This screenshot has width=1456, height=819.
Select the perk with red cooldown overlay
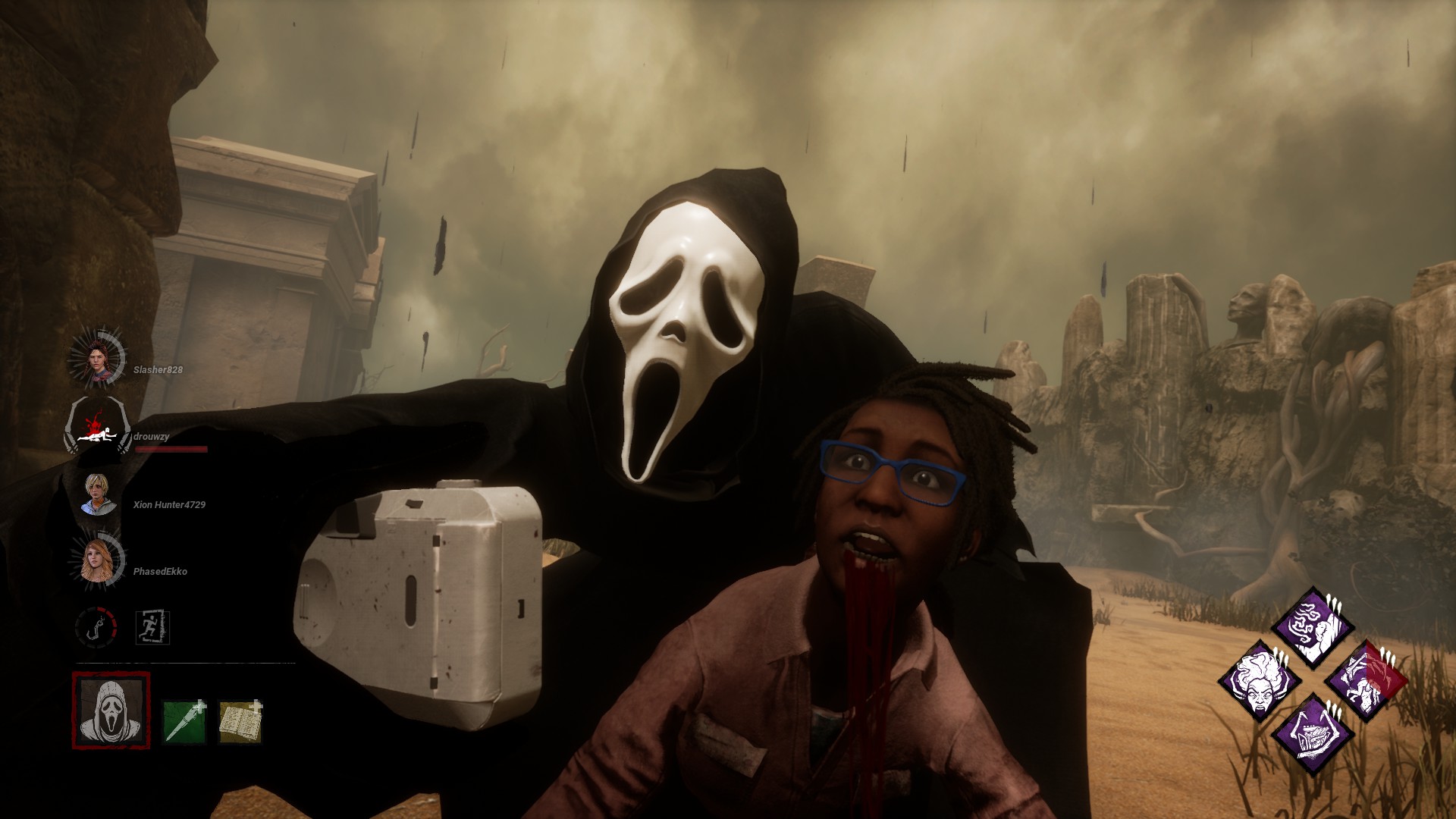[x=1365, y=680]
